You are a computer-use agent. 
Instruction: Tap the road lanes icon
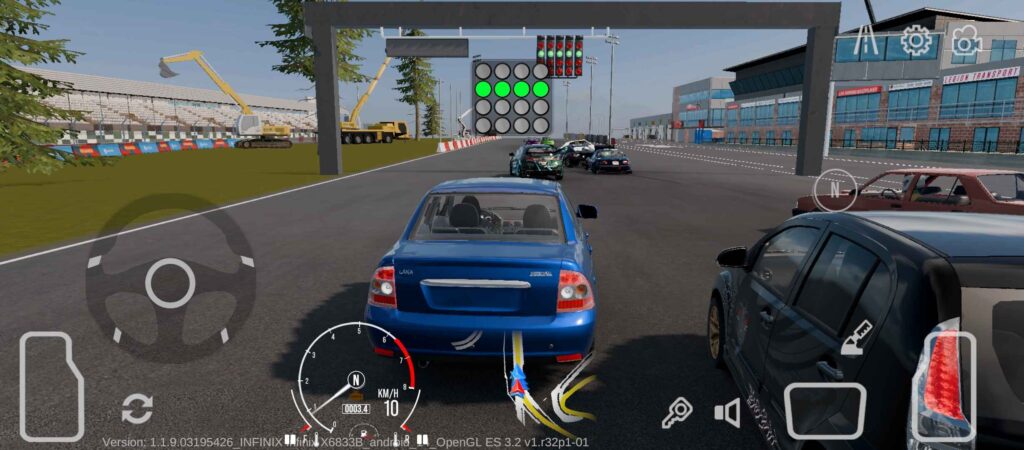864,40
